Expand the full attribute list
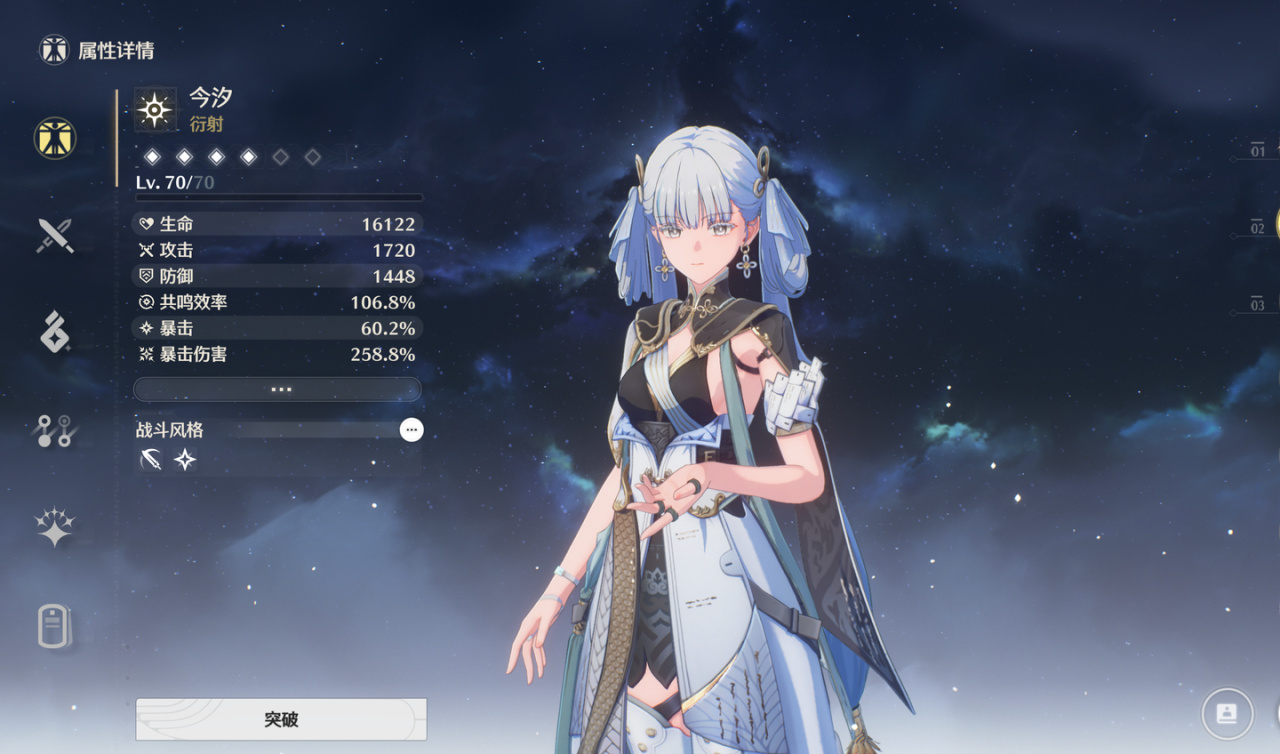The width and height of the screenshot is (1280, 754). click(278, 389)
